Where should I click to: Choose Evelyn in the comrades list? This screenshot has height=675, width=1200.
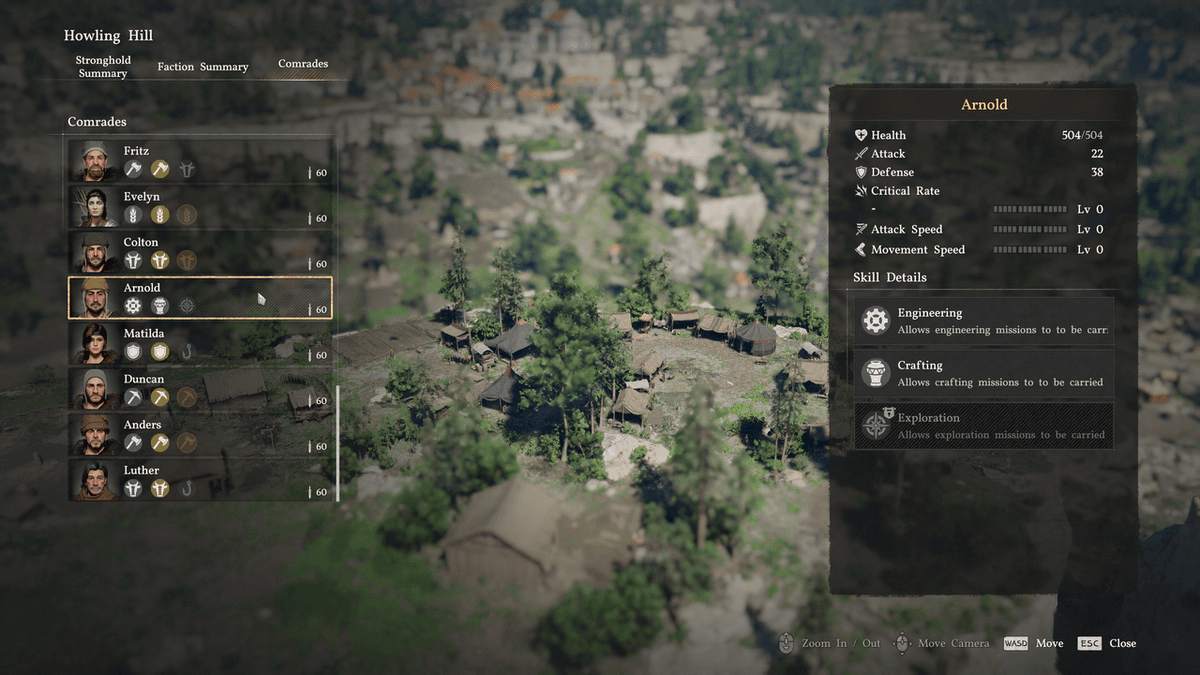click(200, 206)
